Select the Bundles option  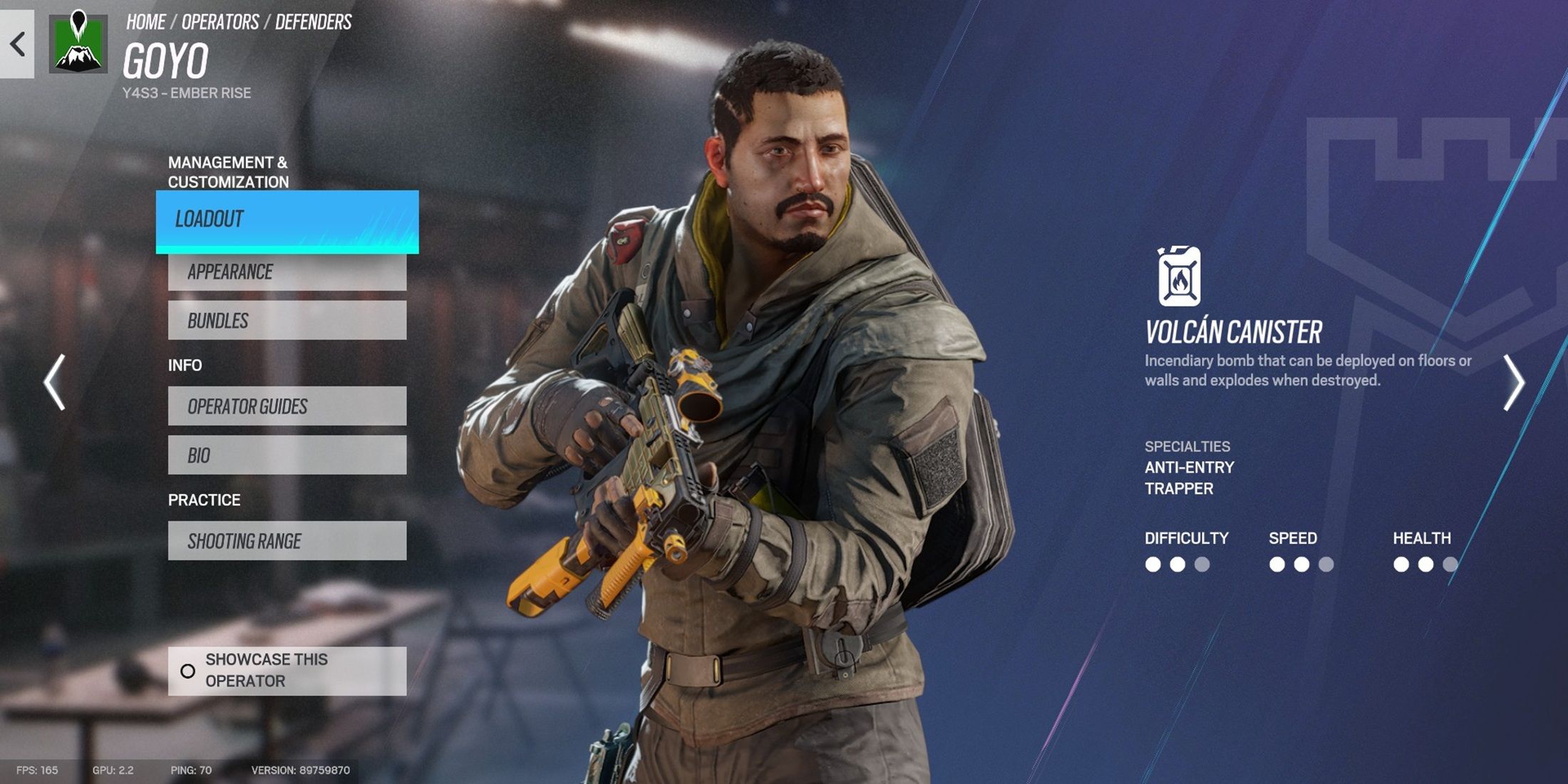point(287,321)
